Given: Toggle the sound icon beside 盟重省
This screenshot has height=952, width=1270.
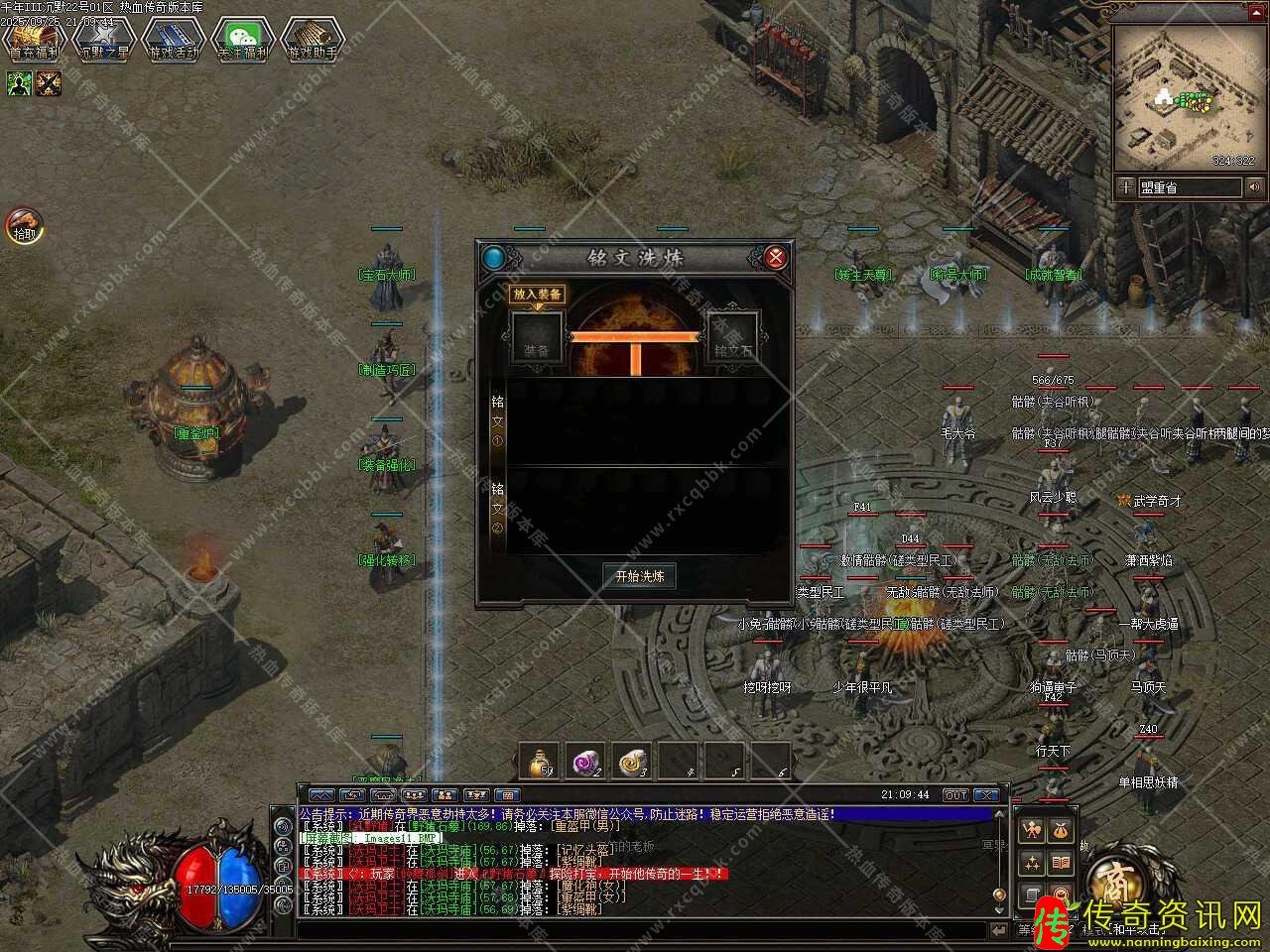Looking at the screenshot, I should [1254, 187].
